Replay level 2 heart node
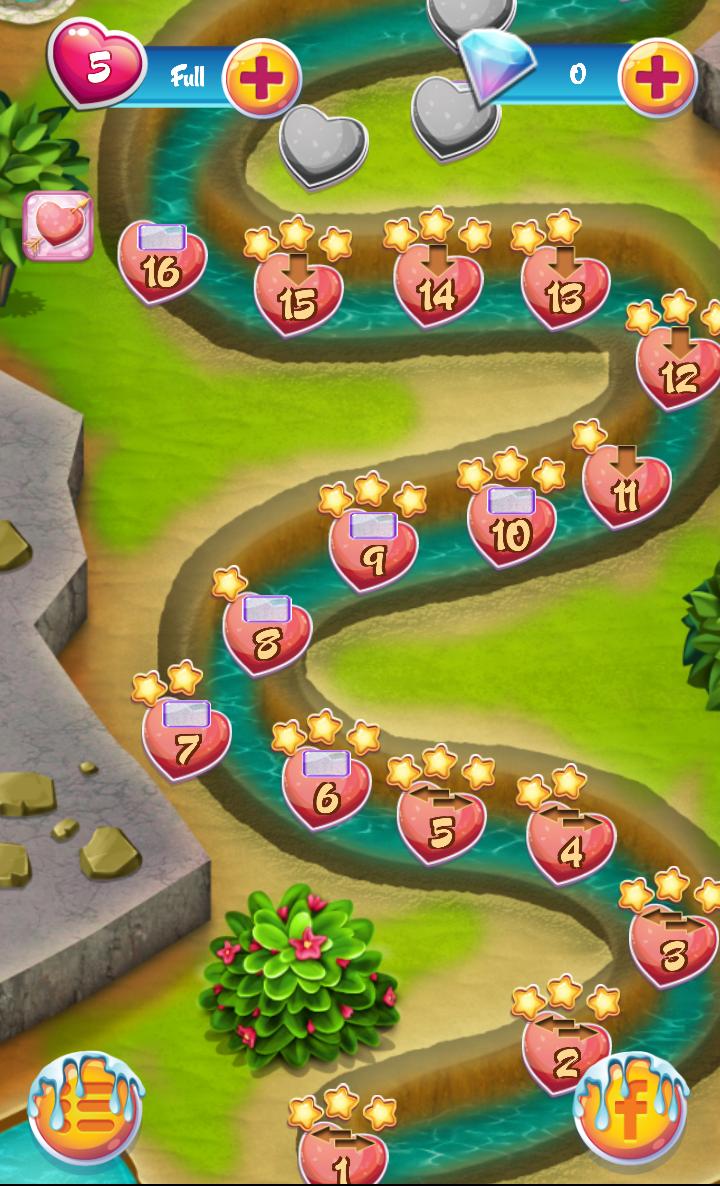The width and height of the screenshot is (720, 1186). [x=566, y=1053]
